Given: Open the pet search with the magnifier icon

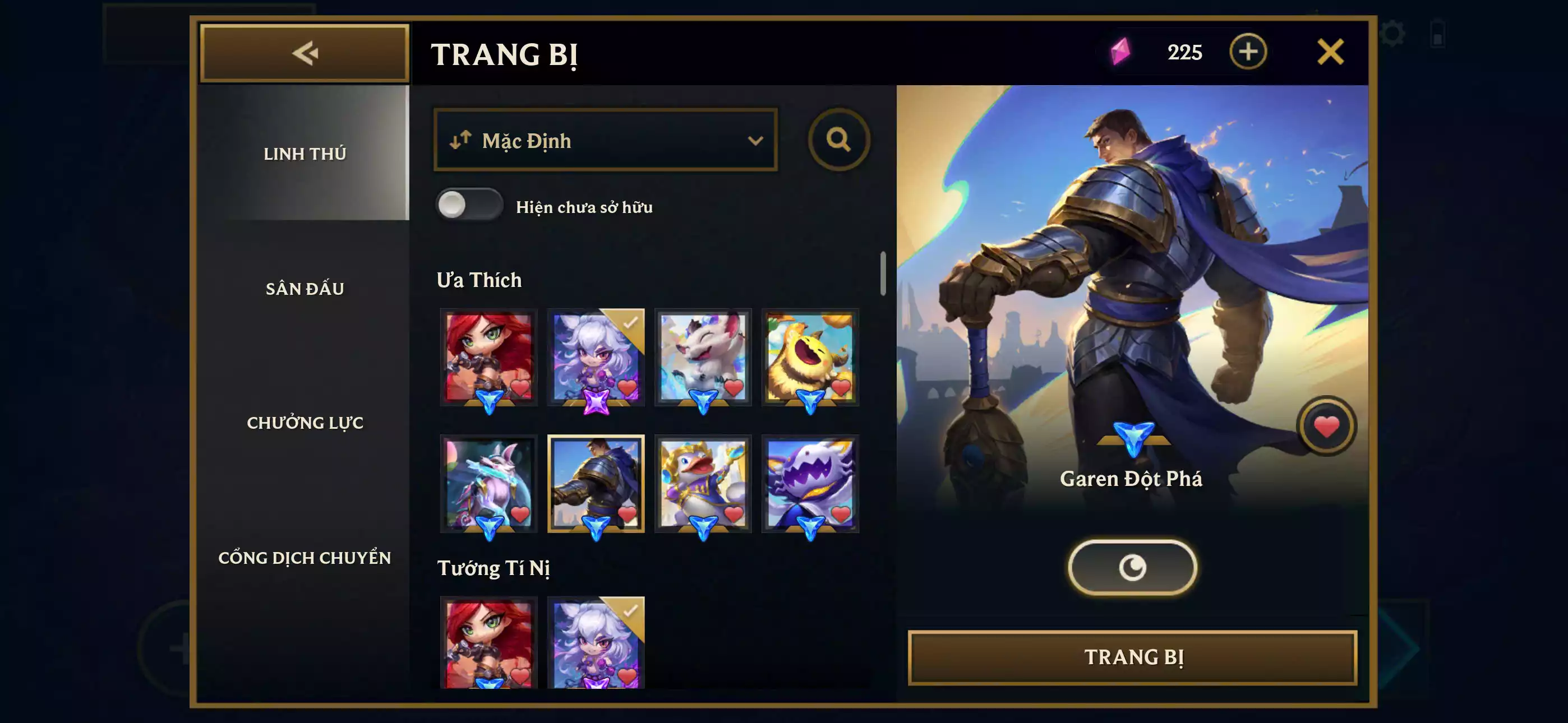Looking at the screenshot, I should (840, 141).
